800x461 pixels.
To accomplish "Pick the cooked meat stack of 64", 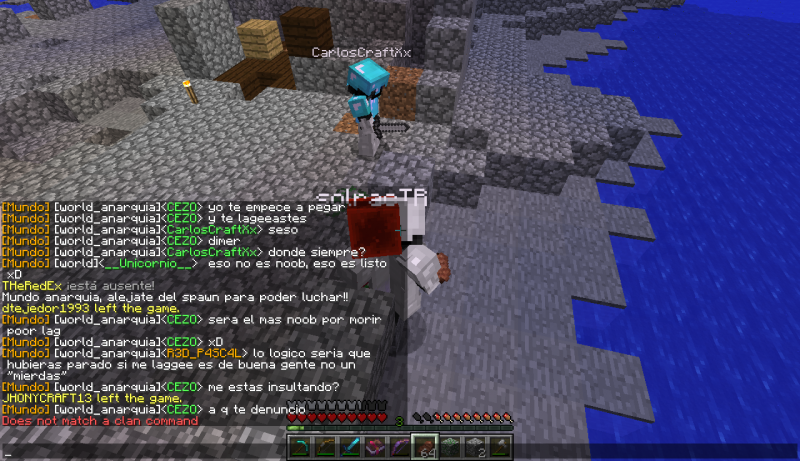I will click(x=425, y=446).
